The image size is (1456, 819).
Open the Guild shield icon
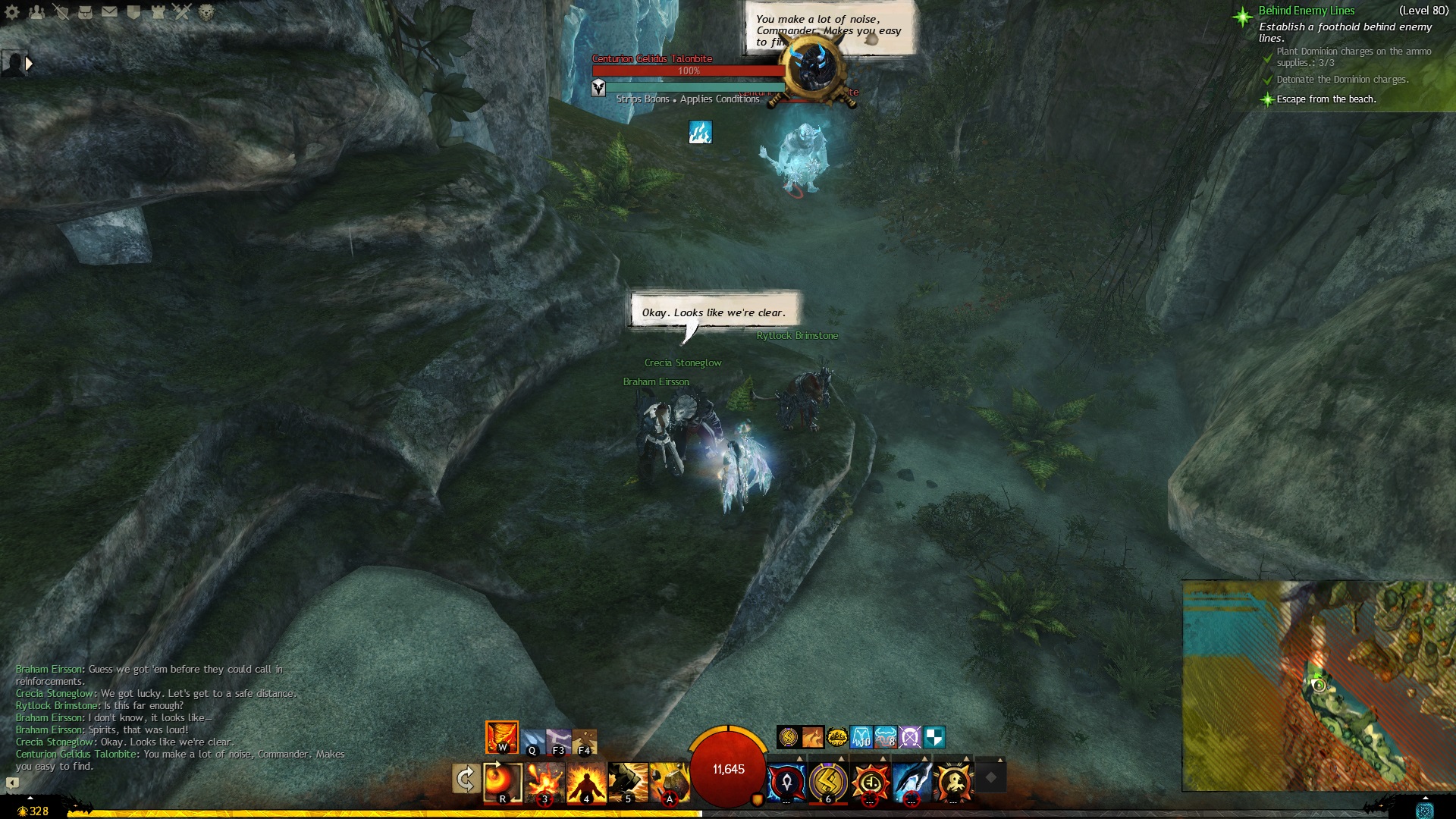click(x=133, y=12)
